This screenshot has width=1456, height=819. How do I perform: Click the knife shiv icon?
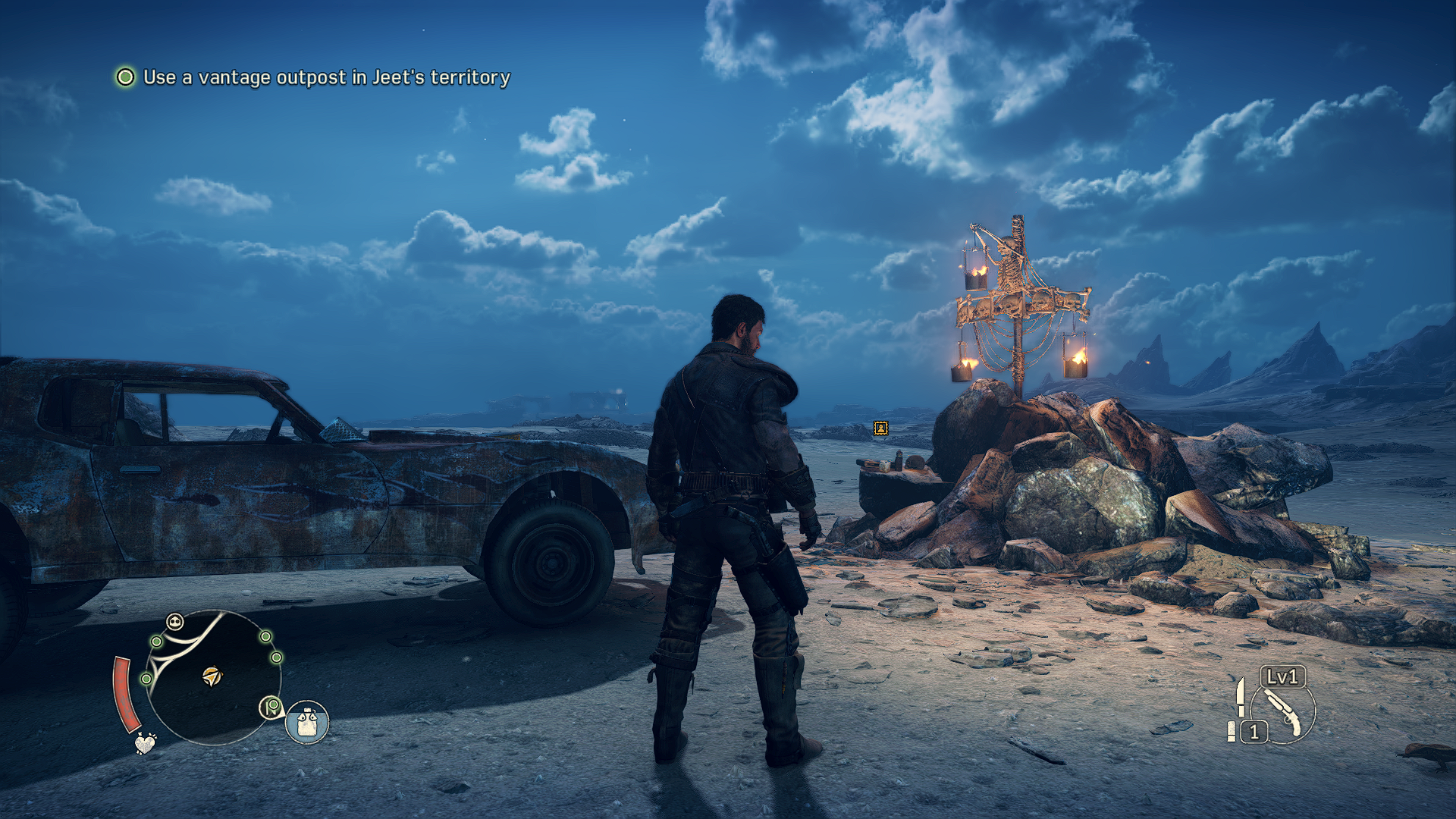click(1241, 696)
